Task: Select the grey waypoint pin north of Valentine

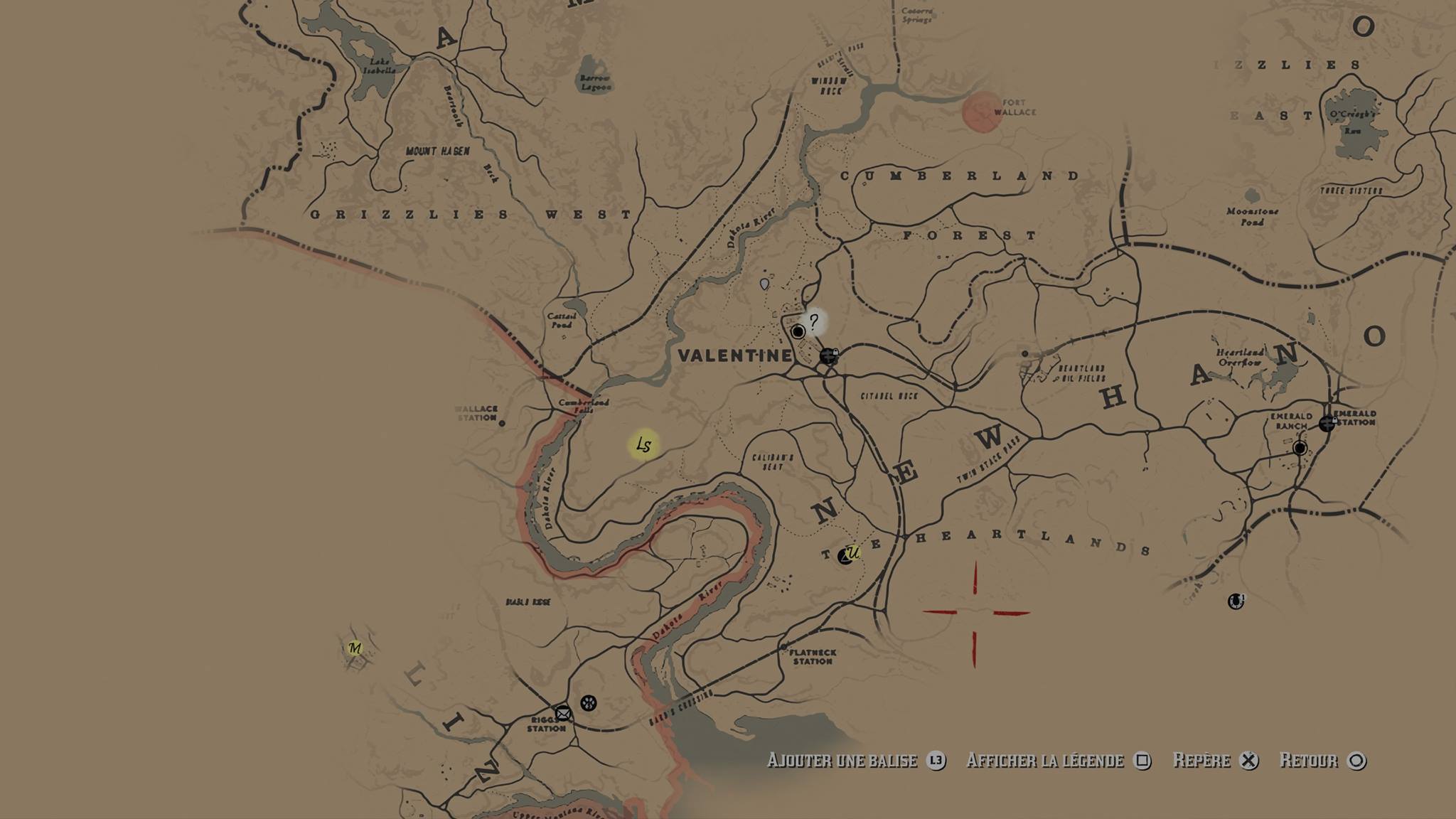Action: (764, 284)
